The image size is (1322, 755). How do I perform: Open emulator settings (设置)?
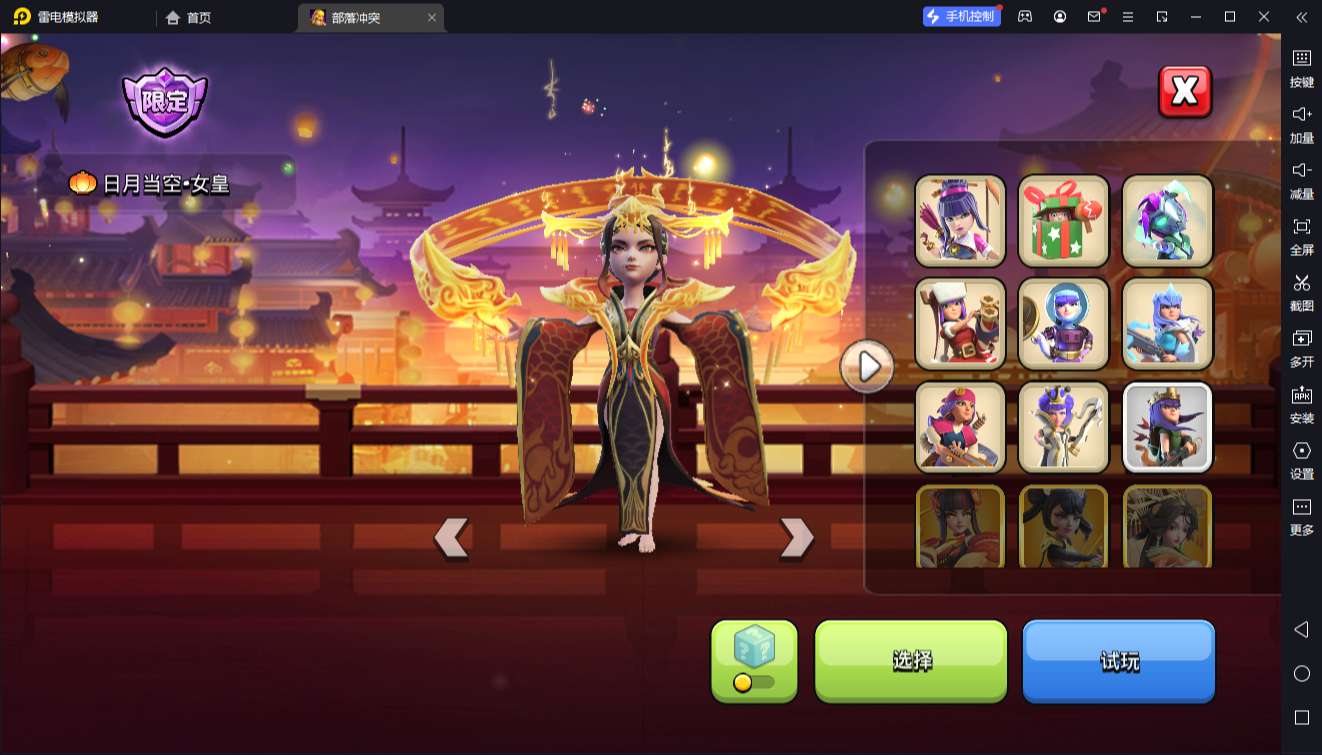point(1301,461)
